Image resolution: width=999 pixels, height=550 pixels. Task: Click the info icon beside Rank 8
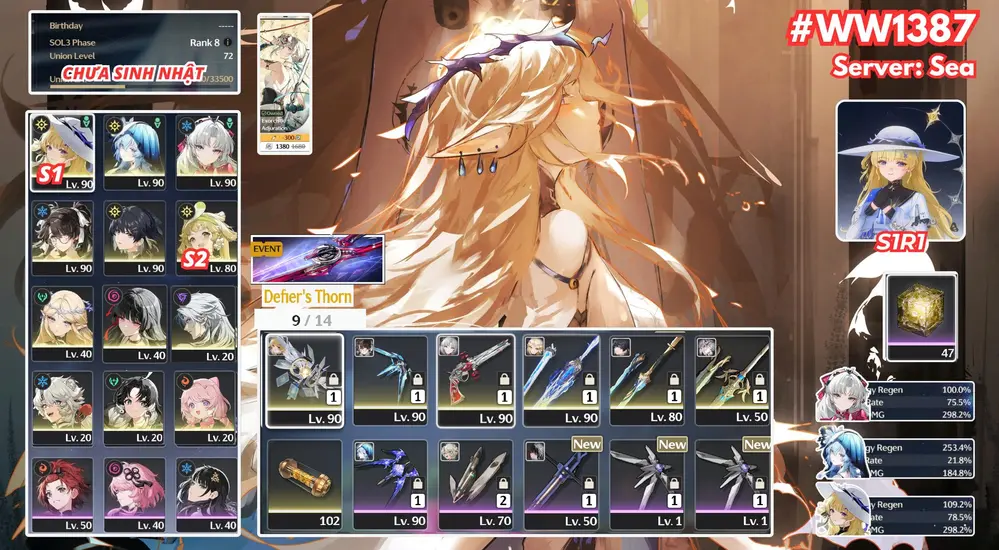(228, 42)
